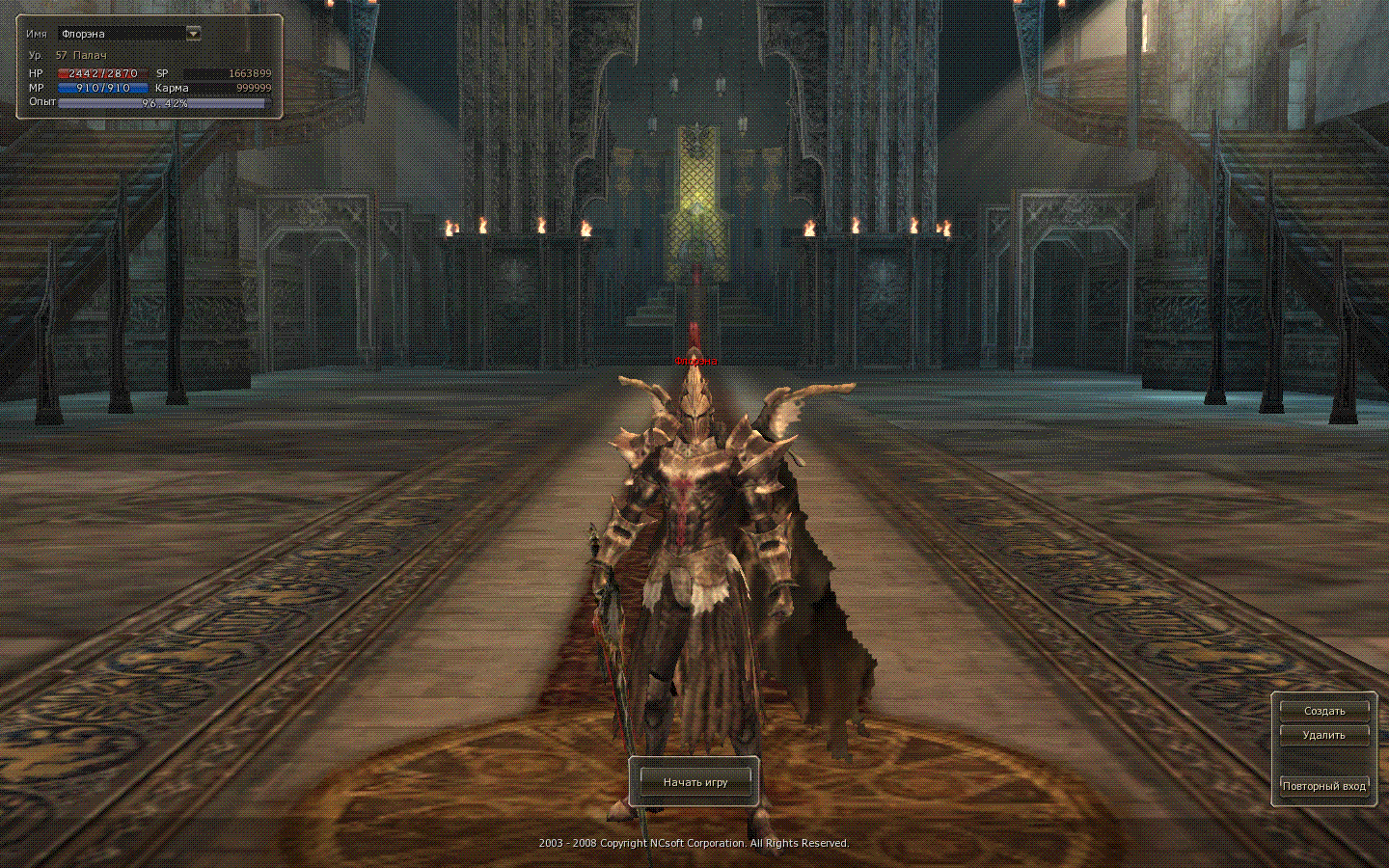Click the Начать игру button
This screenshot has width=1389, height=868.
[694, 782]
